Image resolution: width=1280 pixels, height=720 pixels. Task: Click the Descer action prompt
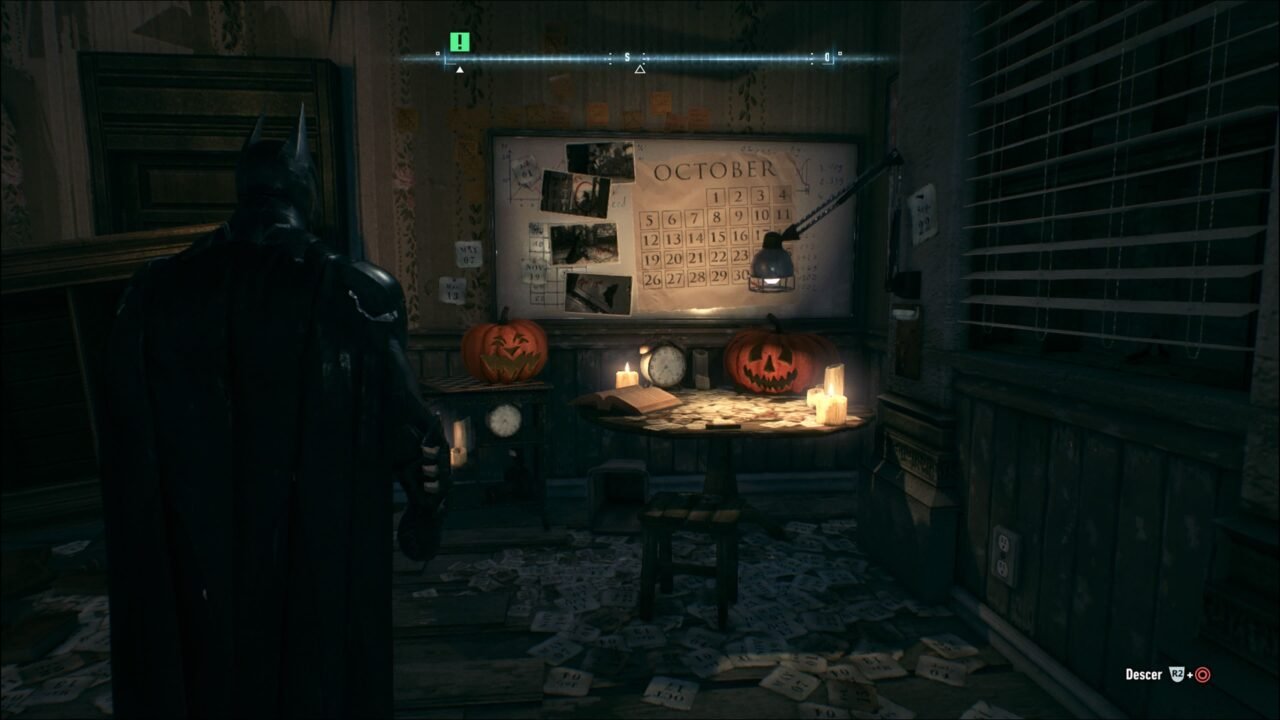1144,675
